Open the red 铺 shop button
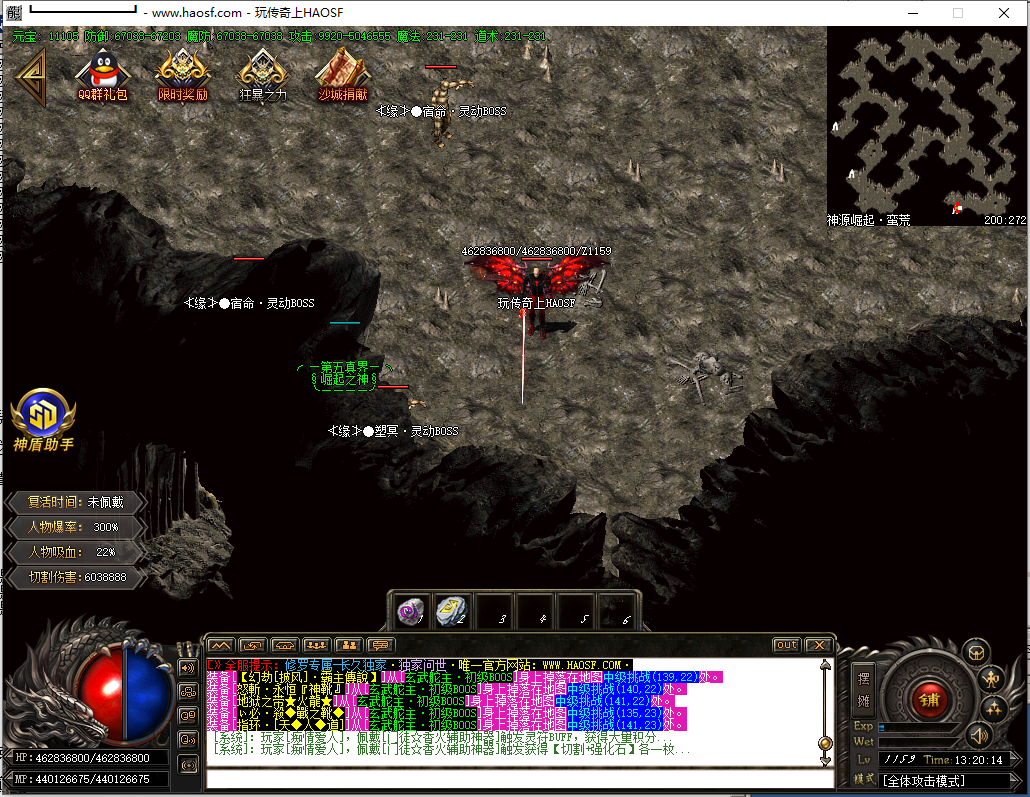This screenshot has height=797, width=1030. coord(930,697)
